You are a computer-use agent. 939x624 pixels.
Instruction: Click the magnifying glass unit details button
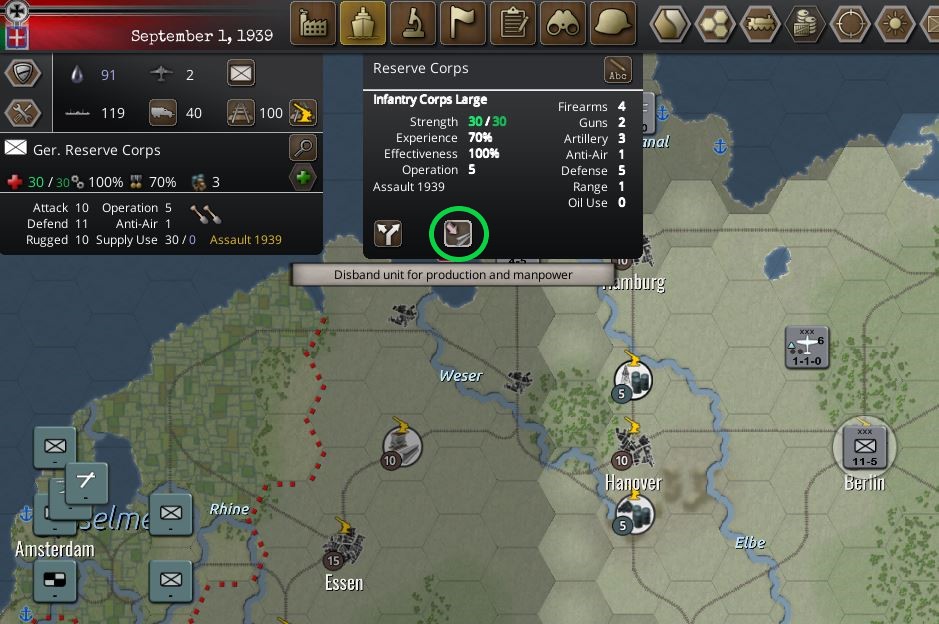click(304, 149)
